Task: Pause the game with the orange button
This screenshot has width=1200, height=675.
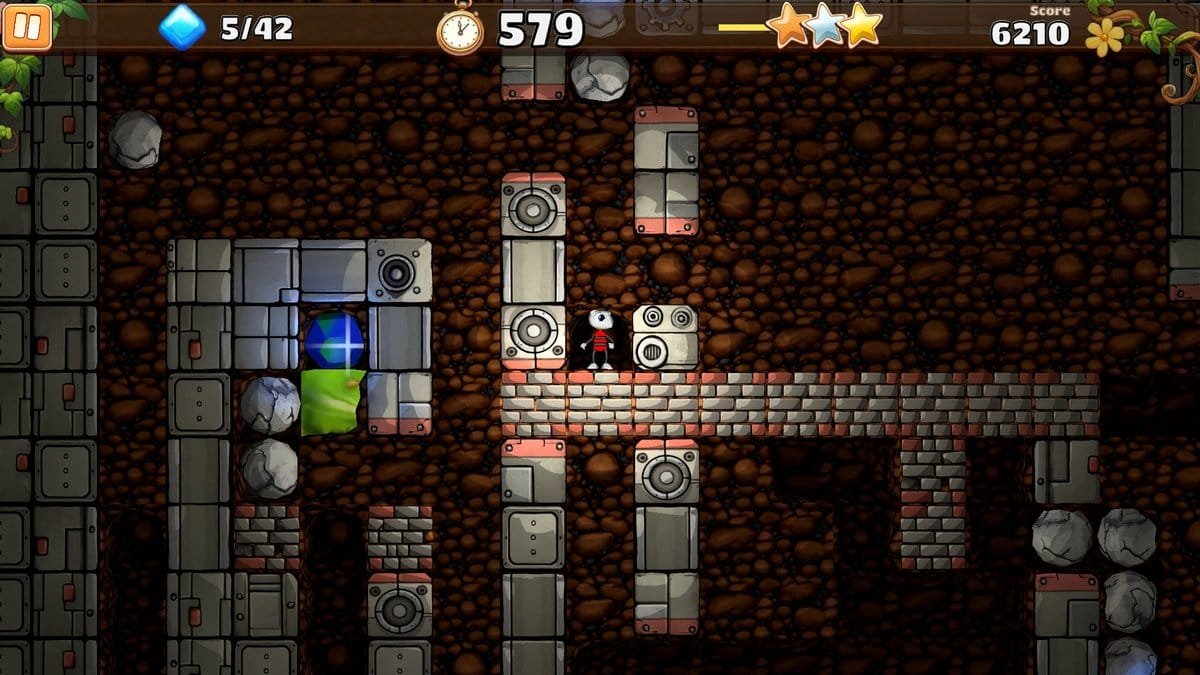Action: click(x=27, y=27)
